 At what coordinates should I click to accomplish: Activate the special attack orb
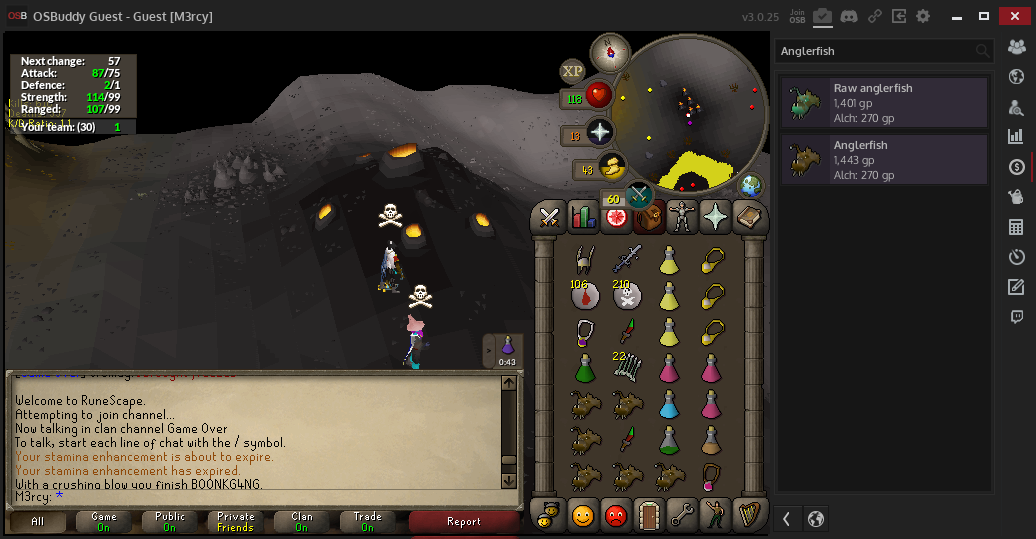(638, 195)
